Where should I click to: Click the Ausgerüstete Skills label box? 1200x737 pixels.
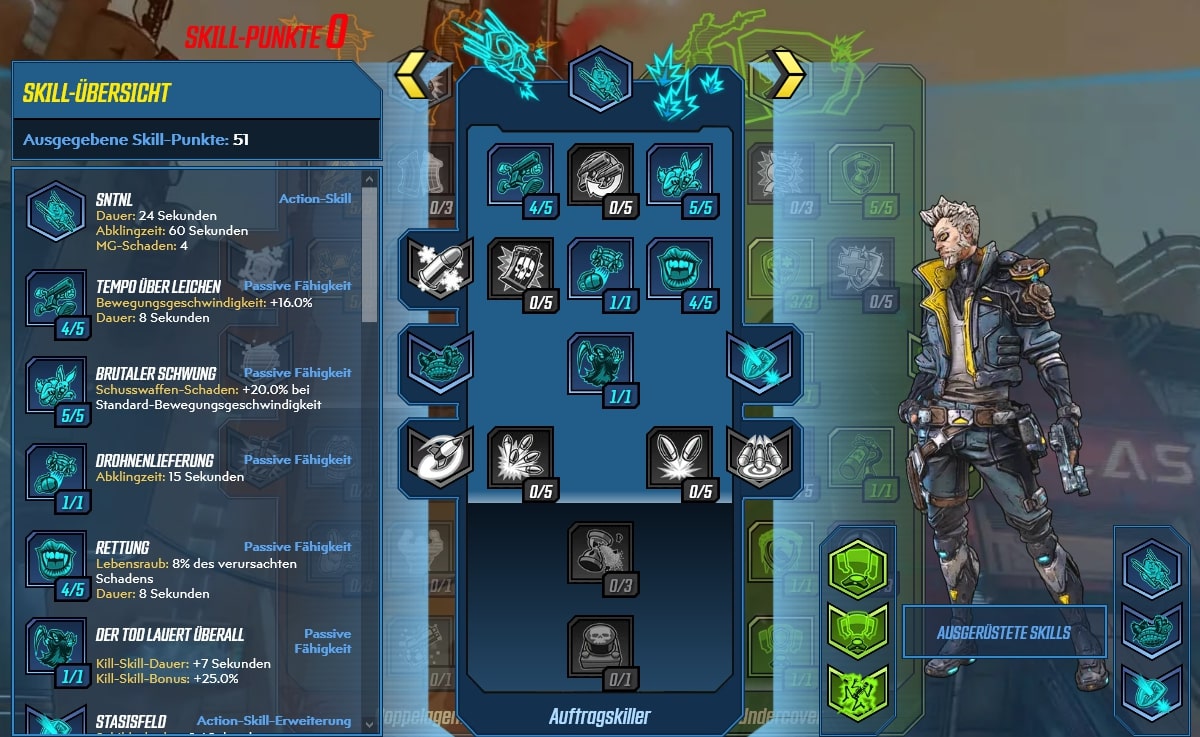(1003, 632)
